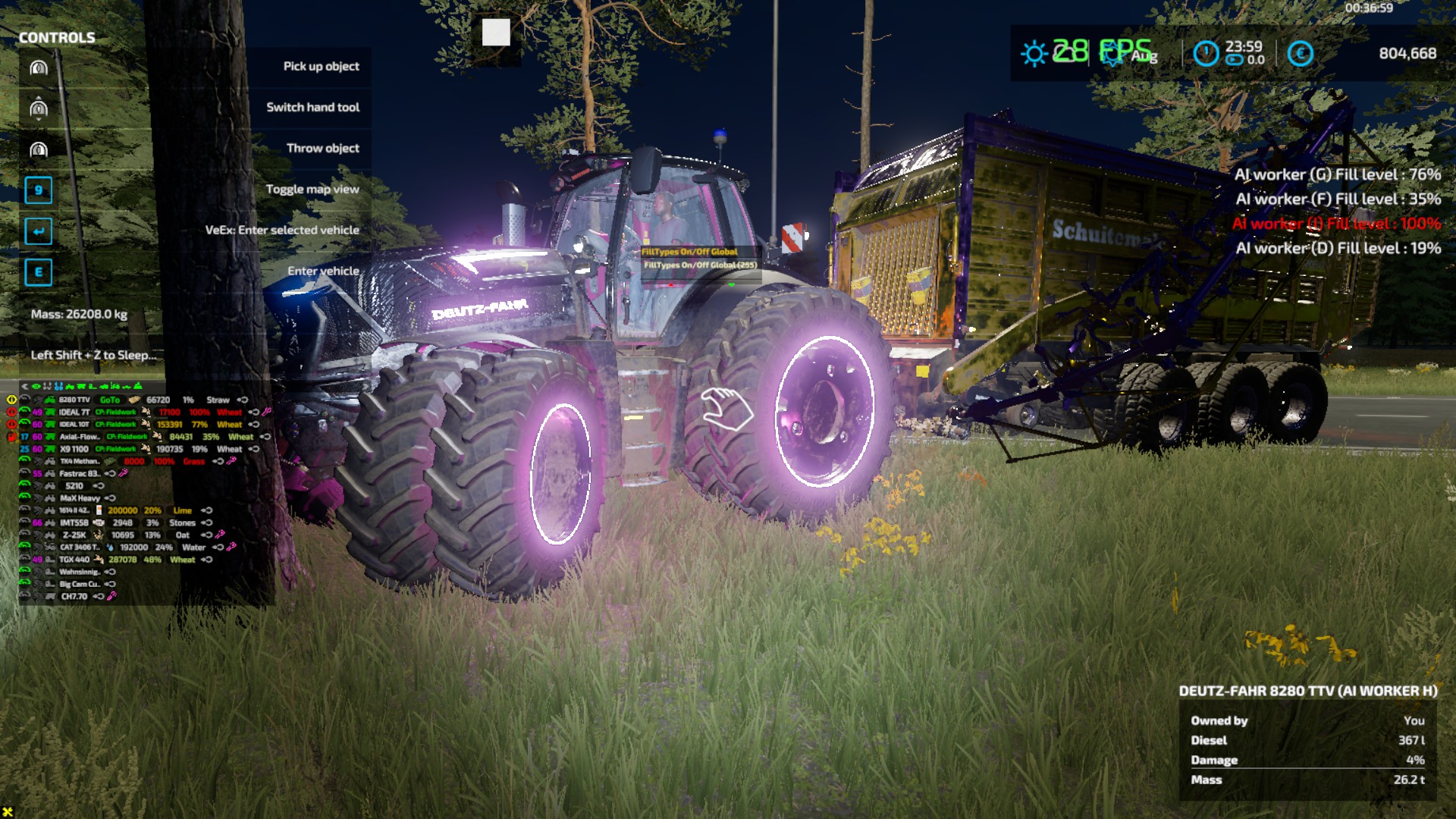Choose the Z-25K vehicle entry
The image size is (1456, 819).
point(74,535)
